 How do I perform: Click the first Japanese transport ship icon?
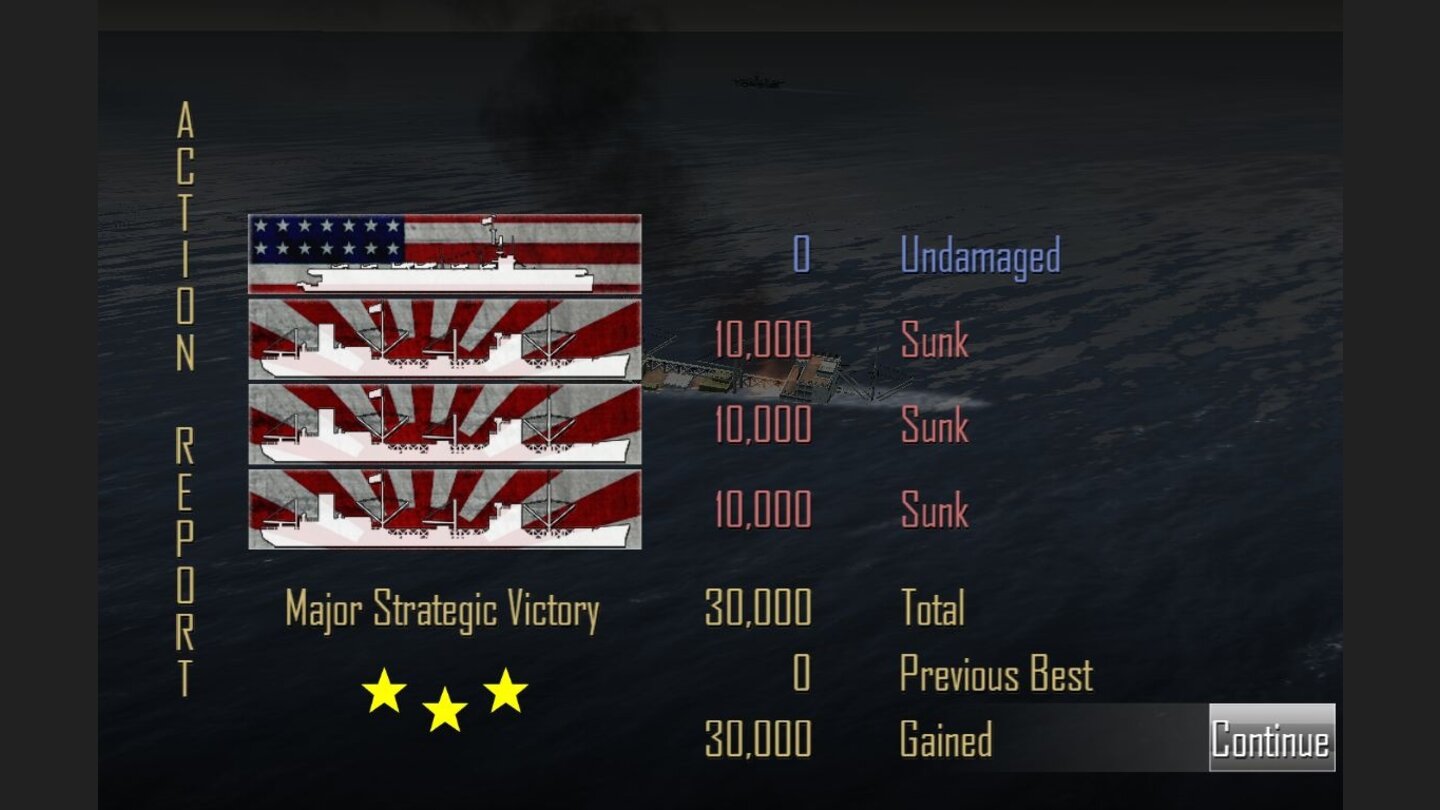(x=443, y=340)
